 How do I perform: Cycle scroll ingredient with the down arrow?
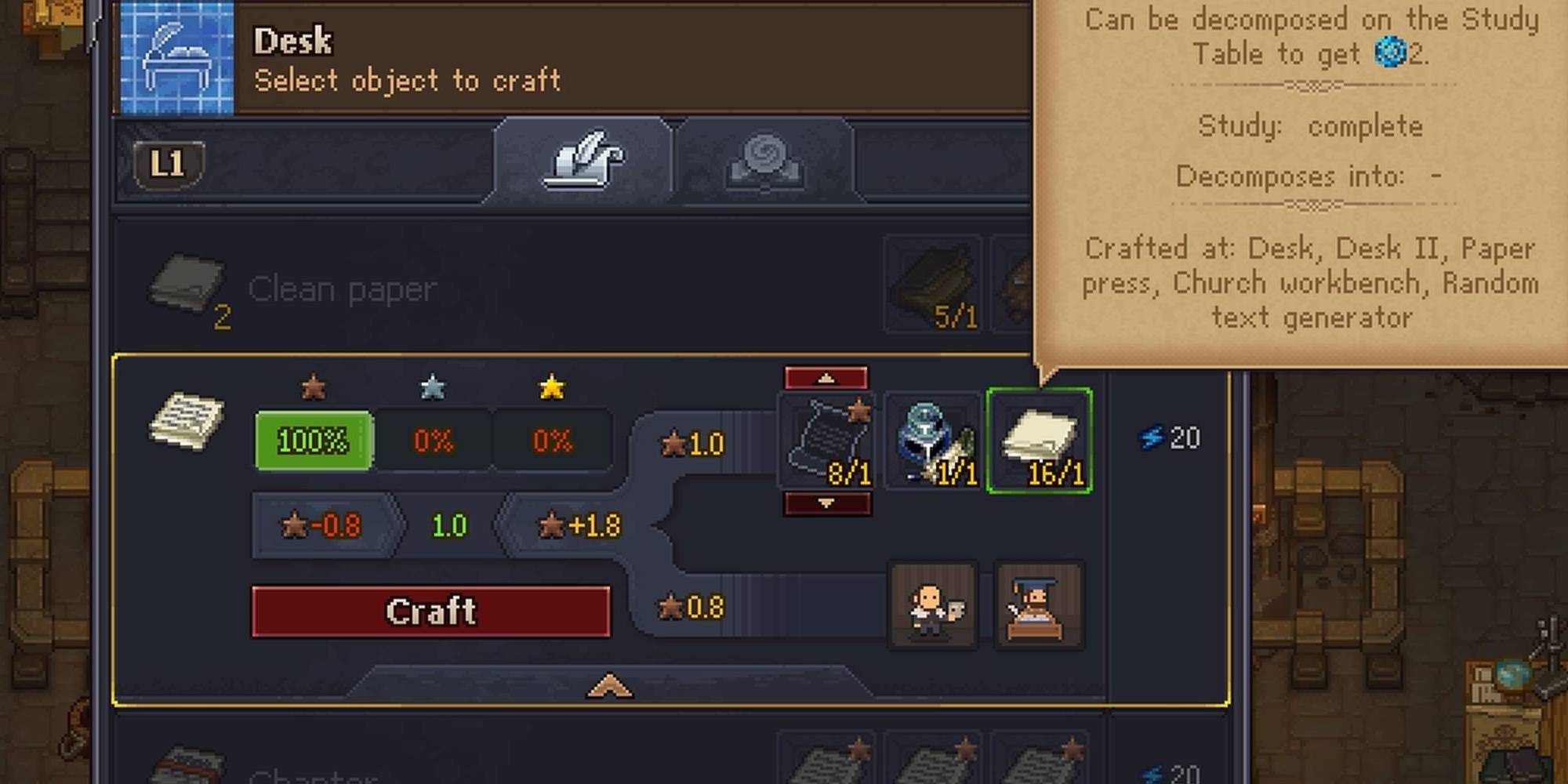click(x=826, y=504)
